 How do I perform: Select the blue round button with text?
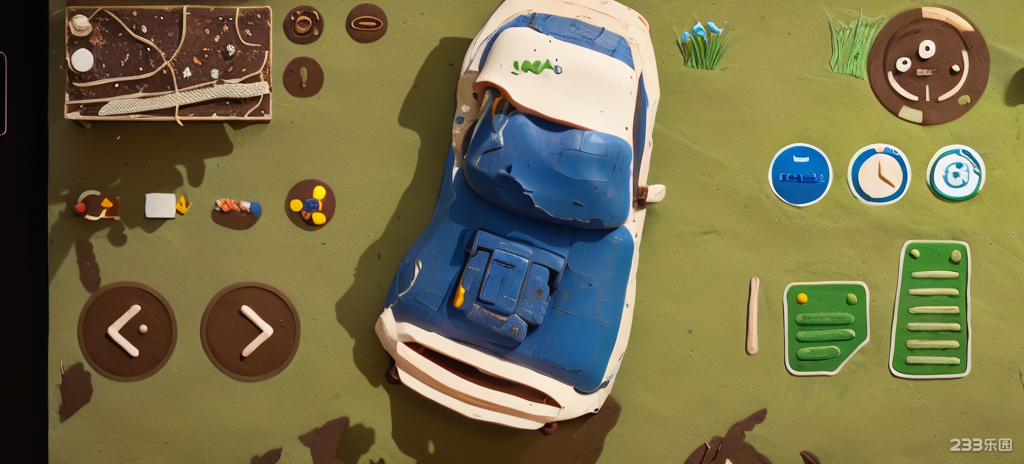pyautogui.click(x=800, y=175)
